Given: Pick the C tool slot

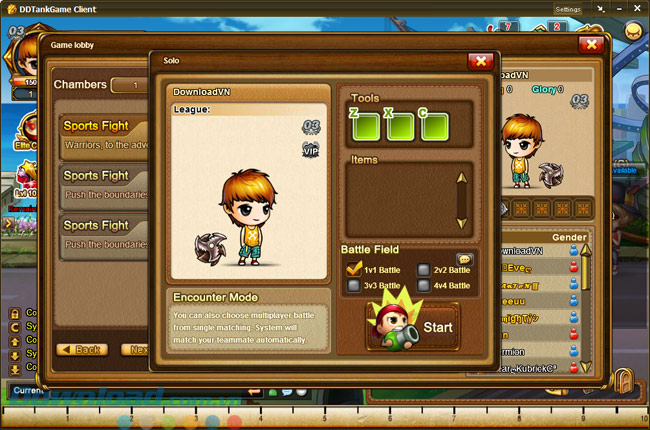Looking at the screenshot, I should click(433, 126).
